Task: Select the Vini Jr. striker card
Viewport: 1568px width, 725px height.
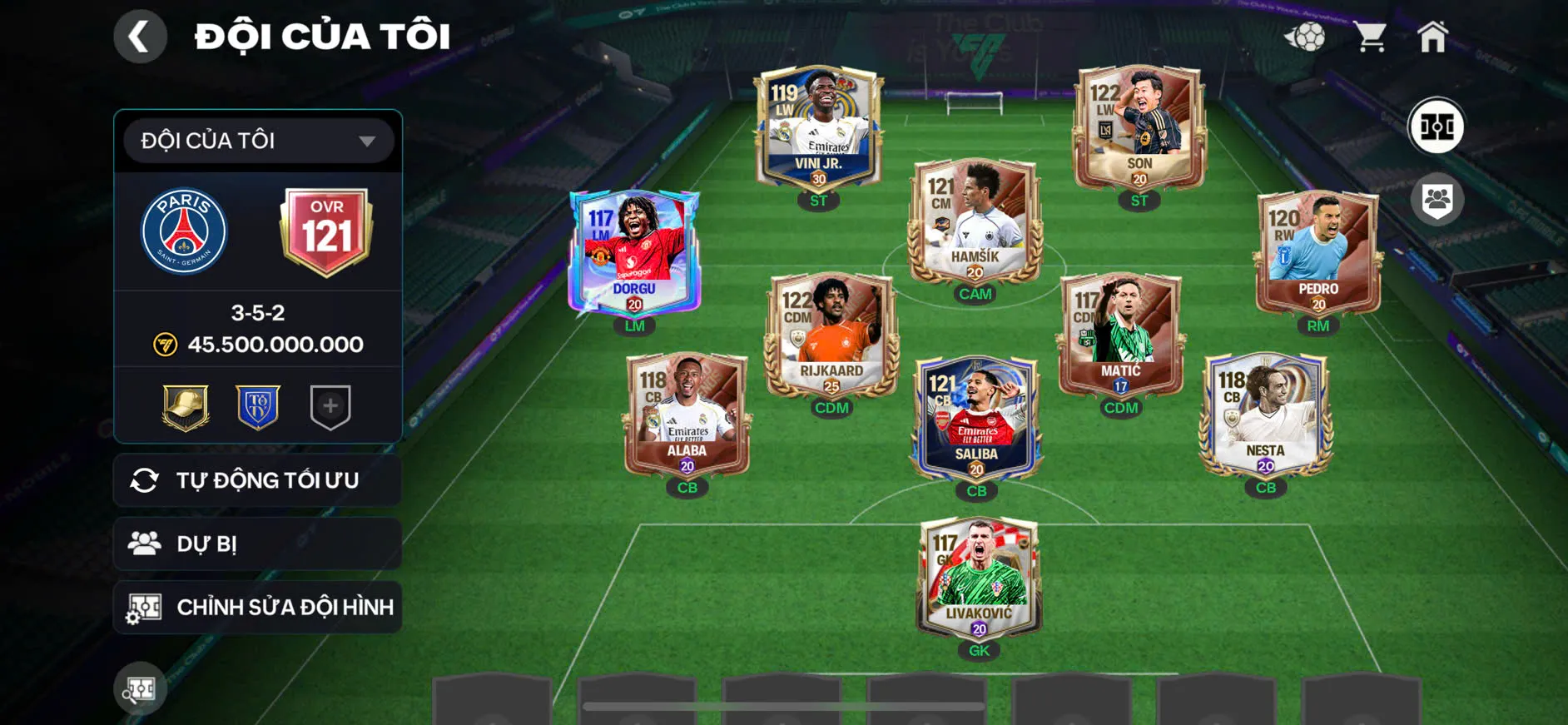Action: click(x=818, y=129)
